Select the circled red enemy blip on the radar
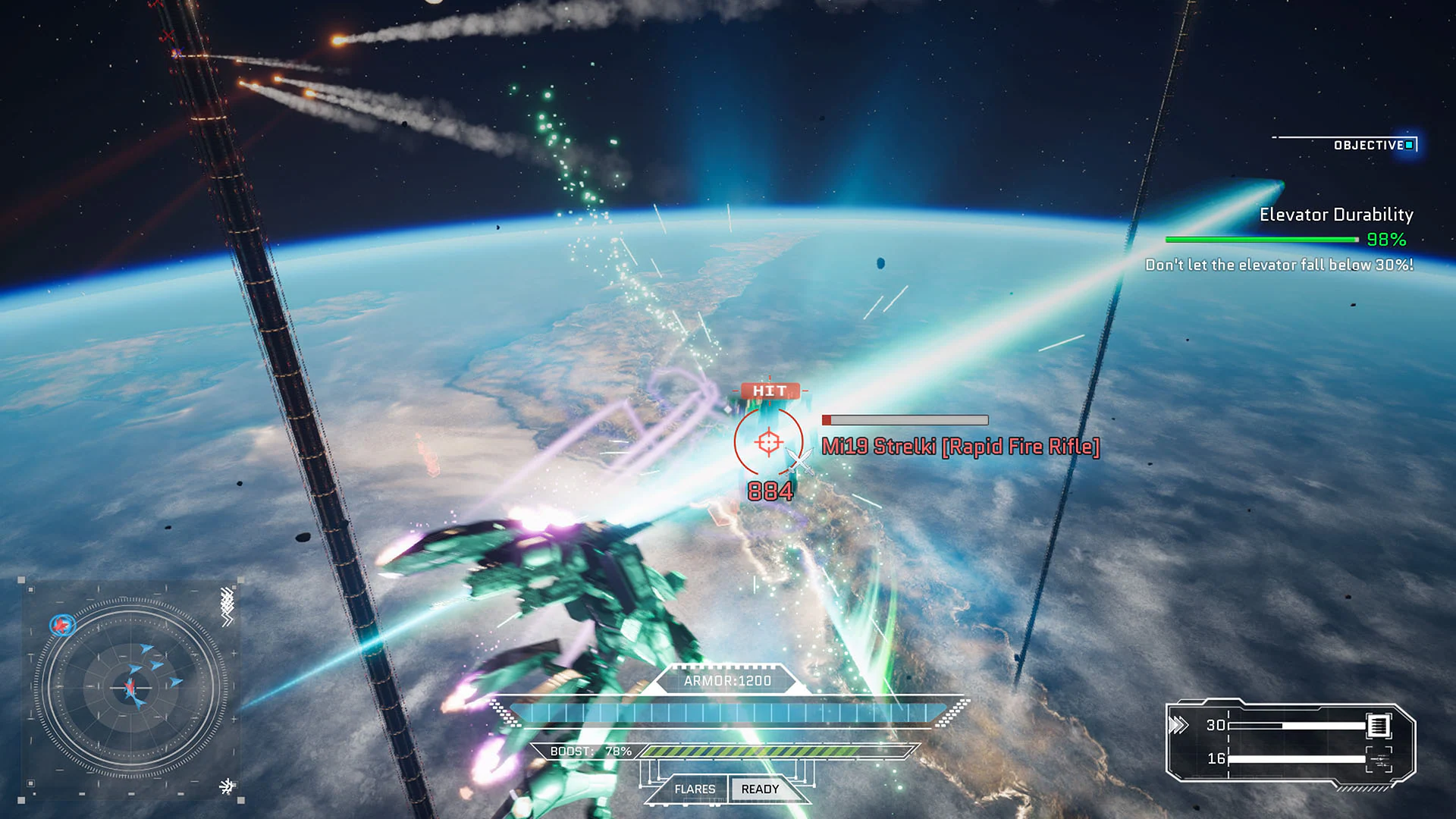The image size is (1456, 819). (62, 624)
